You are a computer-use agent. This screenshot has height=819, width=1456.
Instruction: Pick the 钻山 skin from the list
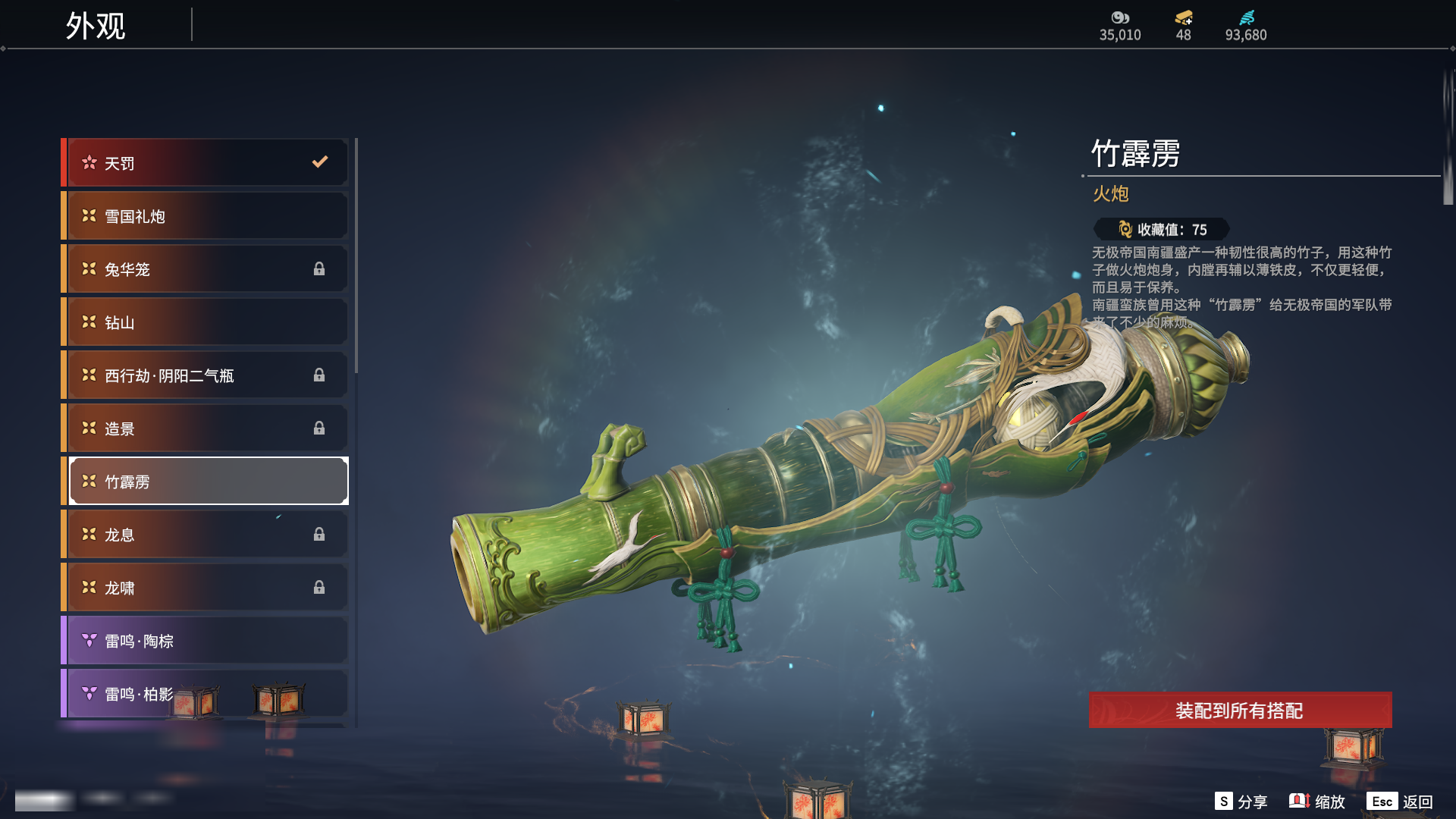pos(206,322)
